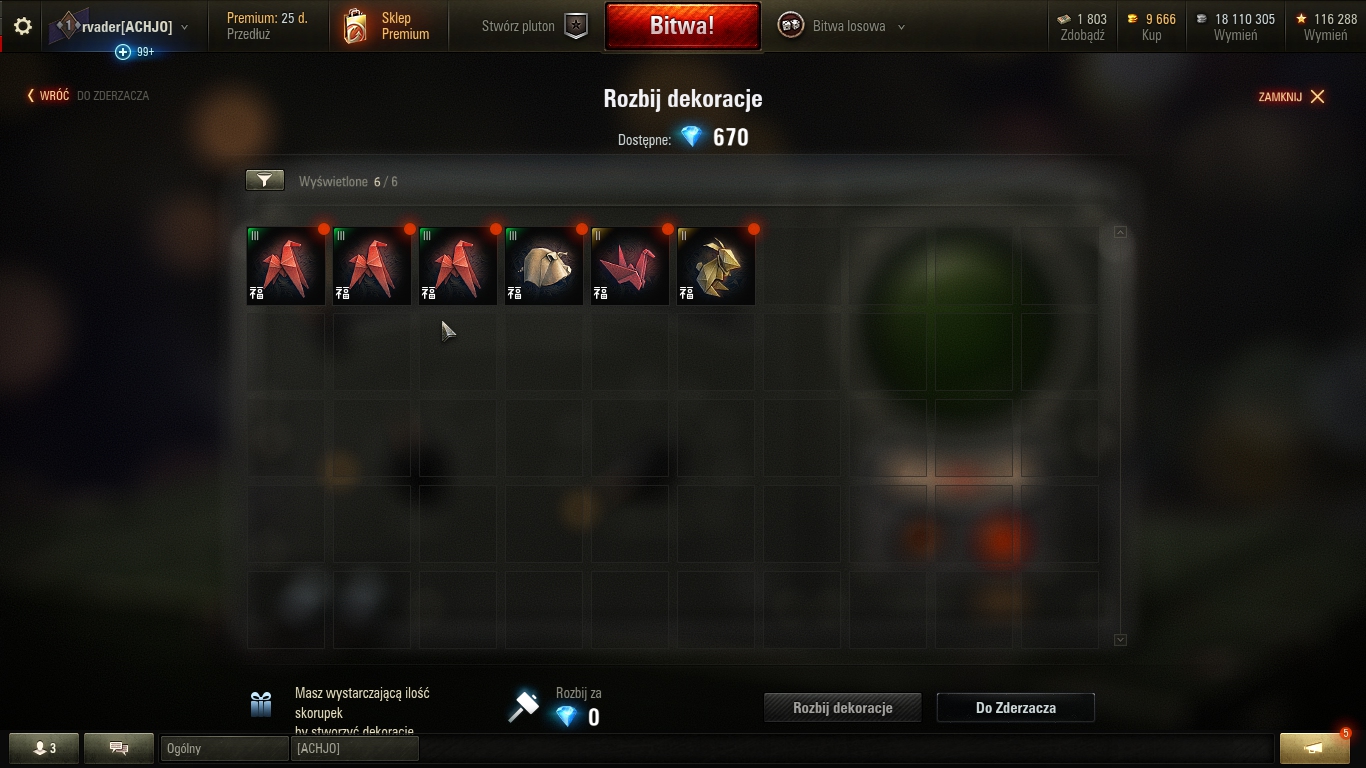The height and width of the screenshot is (768, 1366).
Task: Select the tan origami bear decoration
Action: point(544,266)
